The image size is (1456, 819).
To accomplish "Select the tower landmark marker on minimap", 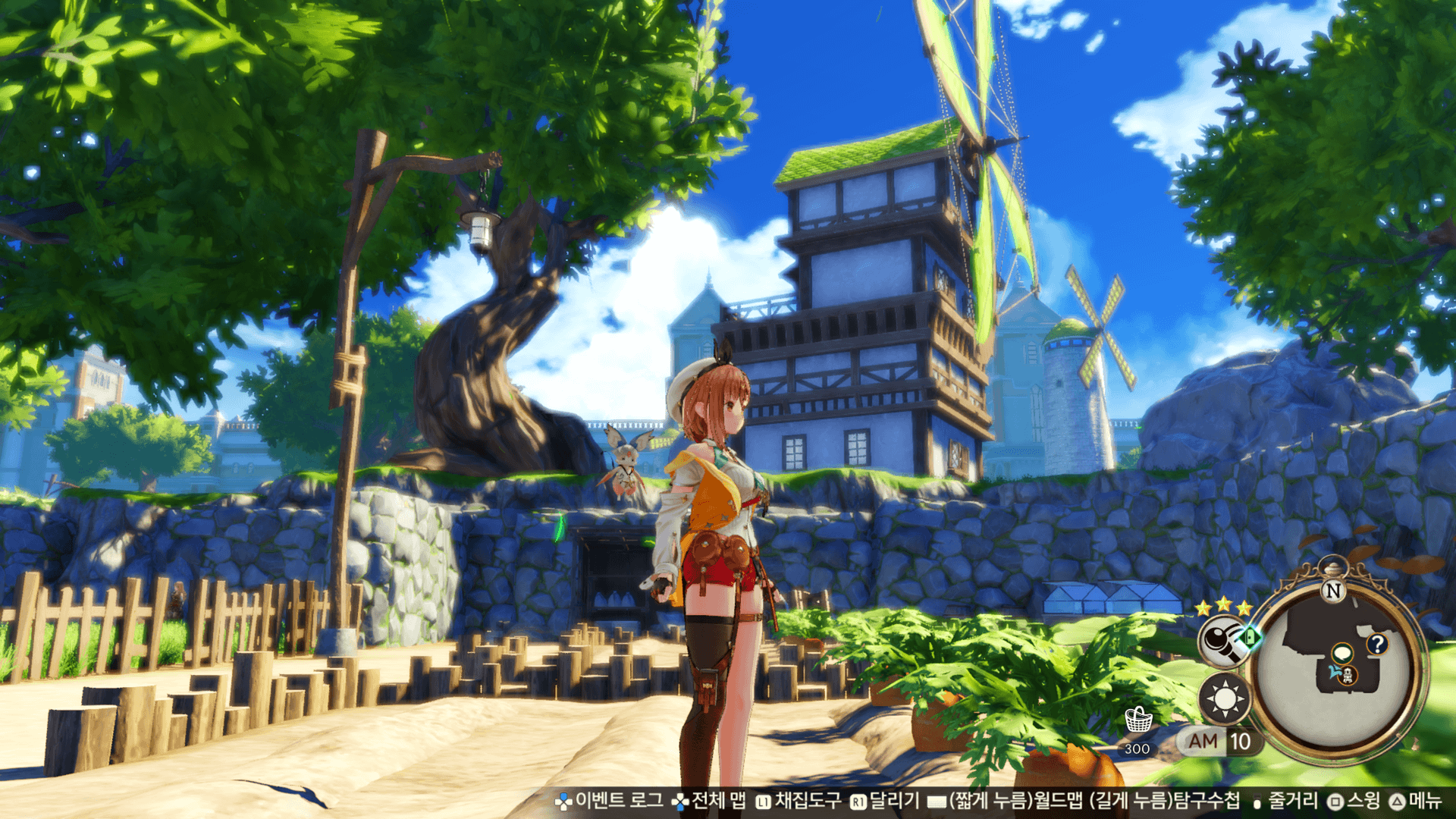I will pyautogui.click(x=1348, y=675).
